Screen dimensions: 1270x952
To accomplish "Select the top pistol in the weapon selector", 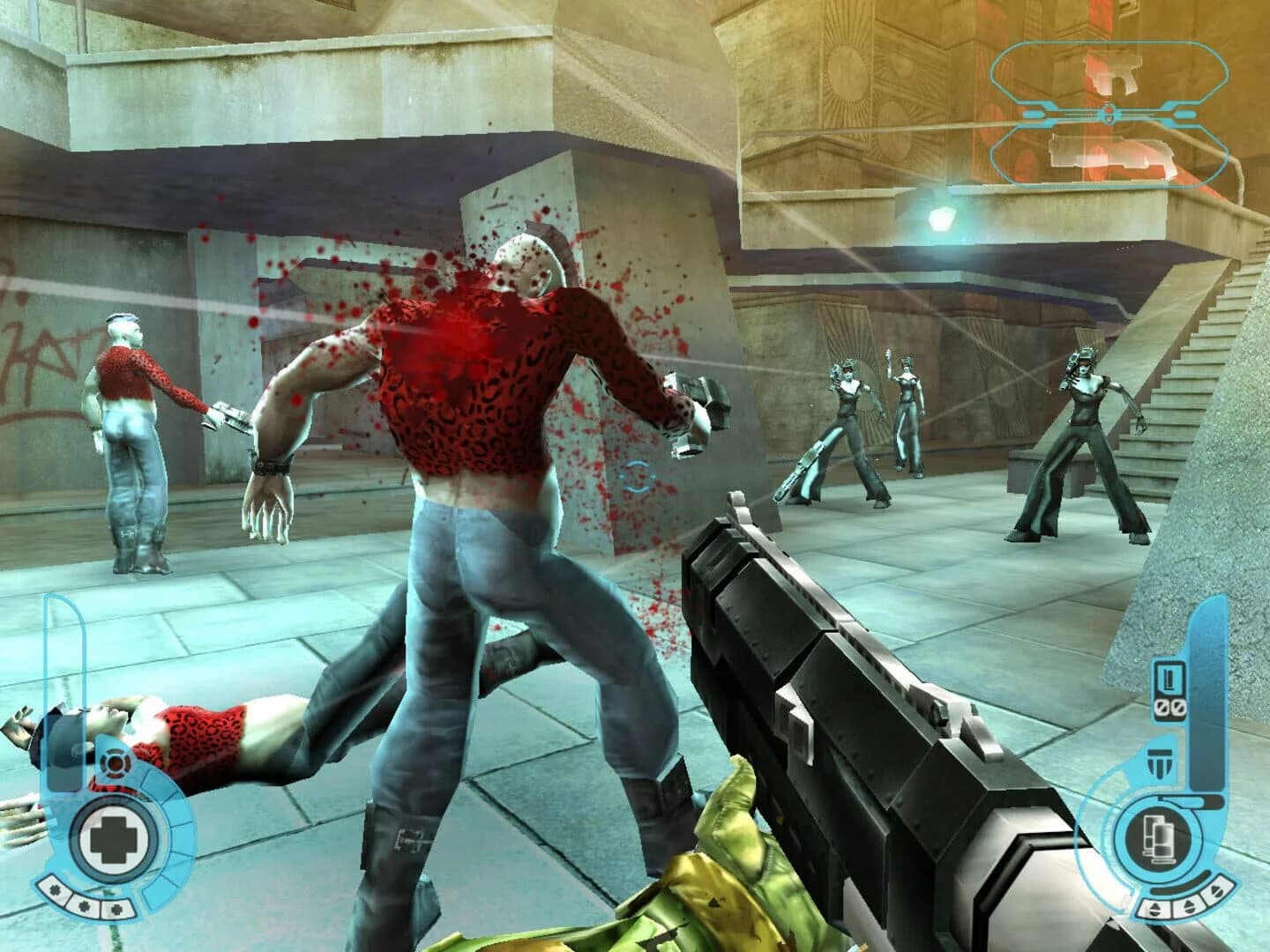I will [x=1111, y=74].
